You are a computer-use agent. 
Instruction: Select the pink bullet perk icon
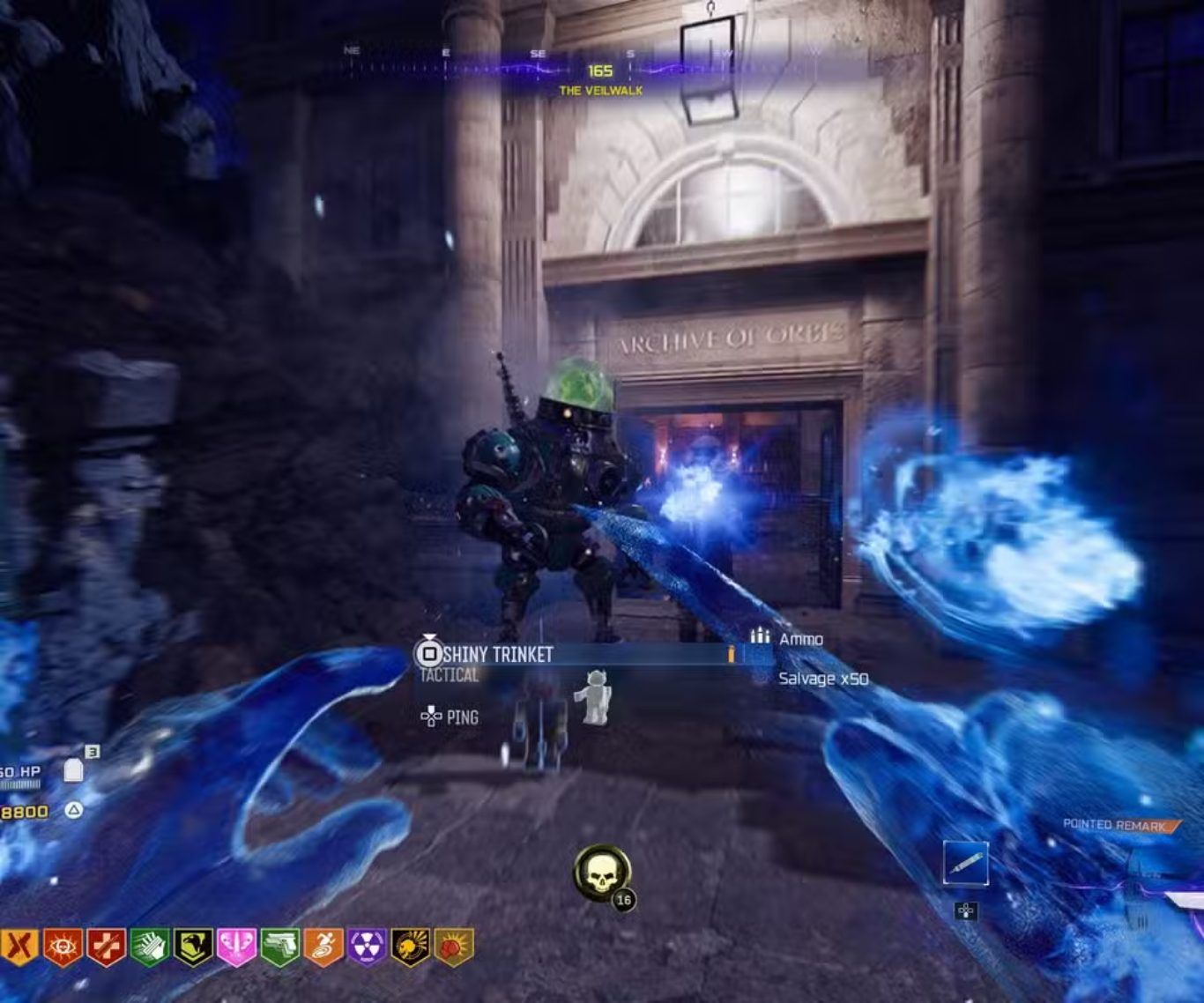(236, 947)
